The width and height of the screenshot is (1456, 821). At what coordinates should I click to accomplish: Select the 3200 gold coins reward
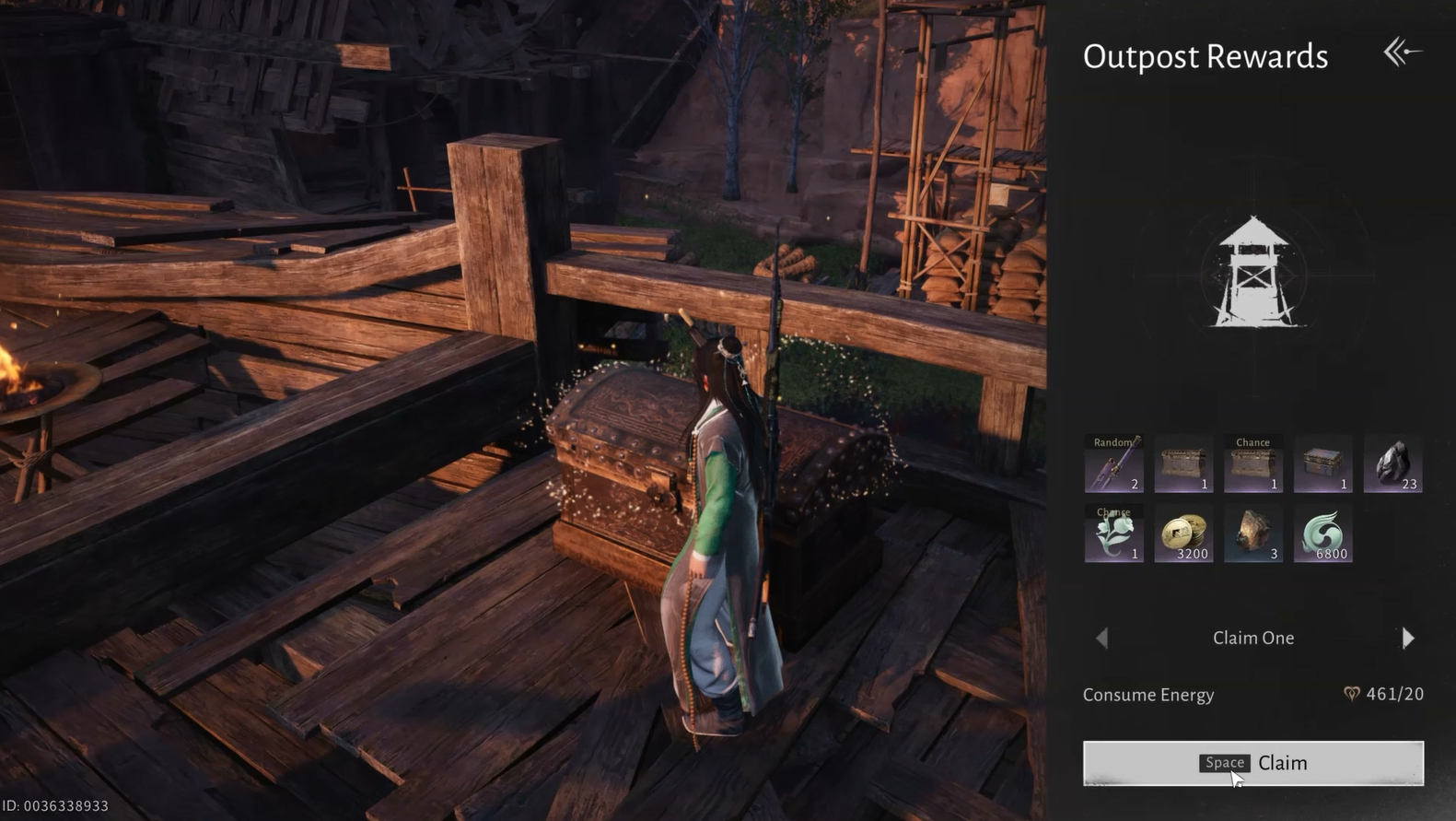pos(1183,534)
